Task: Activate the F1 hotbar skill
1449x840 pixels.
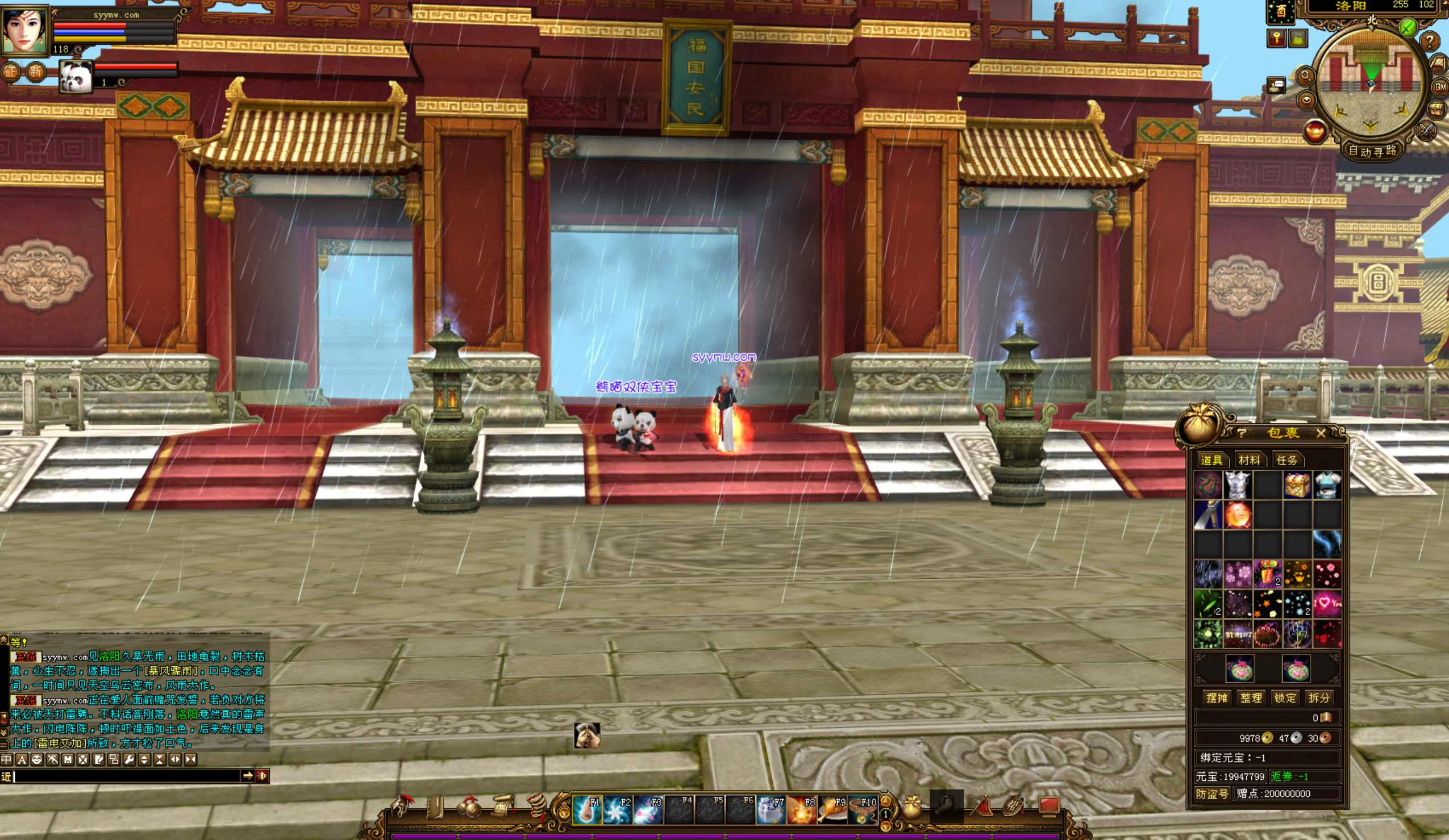Action: point(586,810)
